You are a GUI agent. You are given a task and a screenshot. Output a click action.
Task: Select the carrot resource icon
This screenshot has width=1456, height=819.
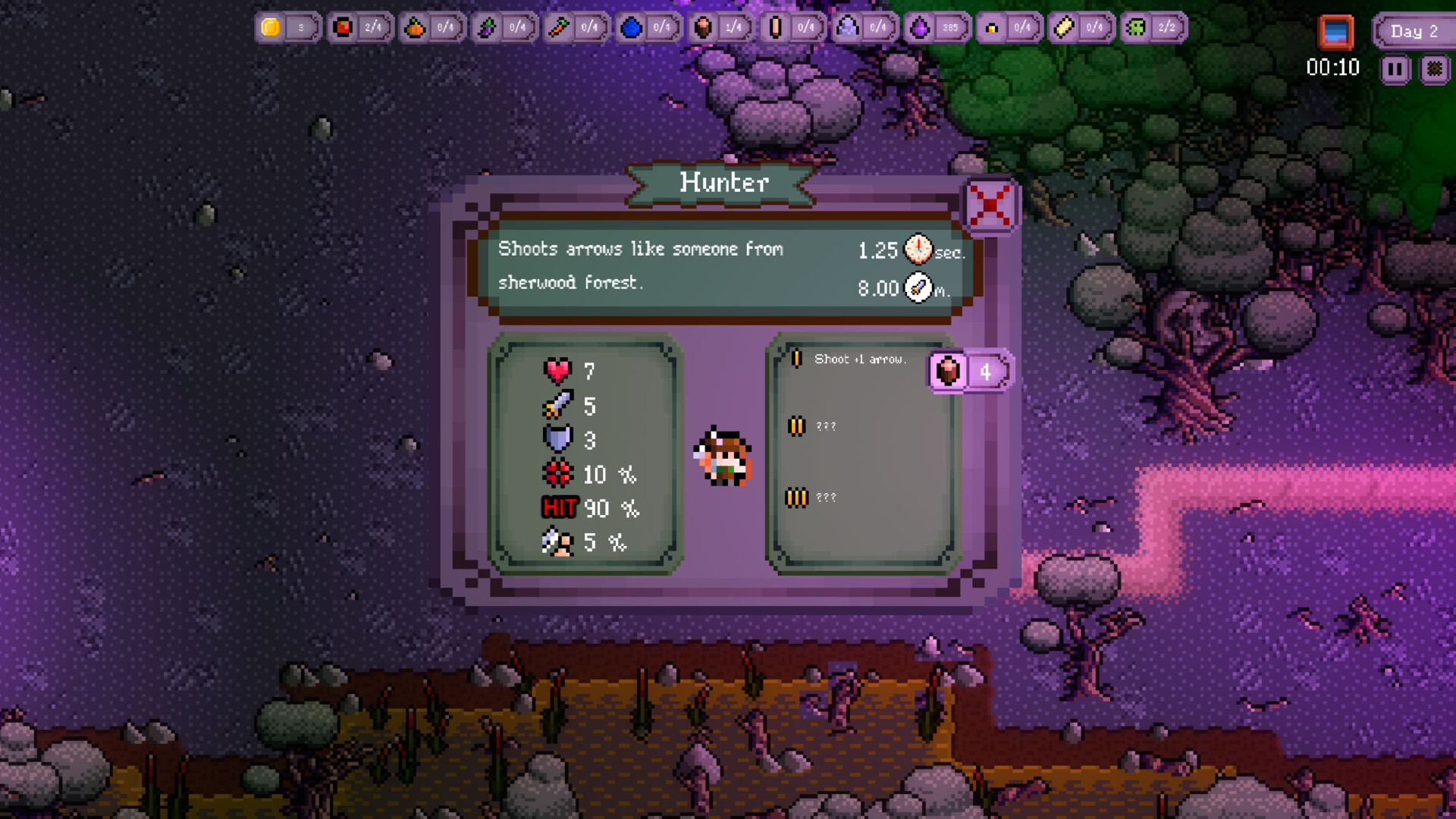(560, 27)
